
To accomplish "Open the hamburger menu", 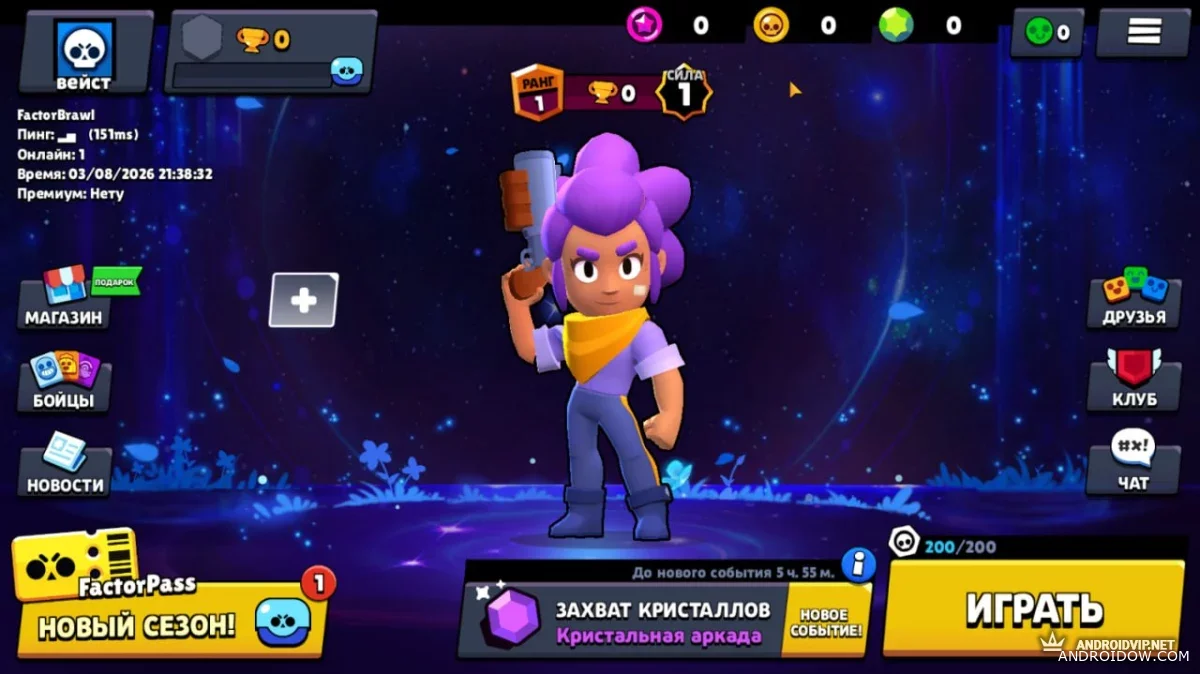I will tap(1143, 32).
